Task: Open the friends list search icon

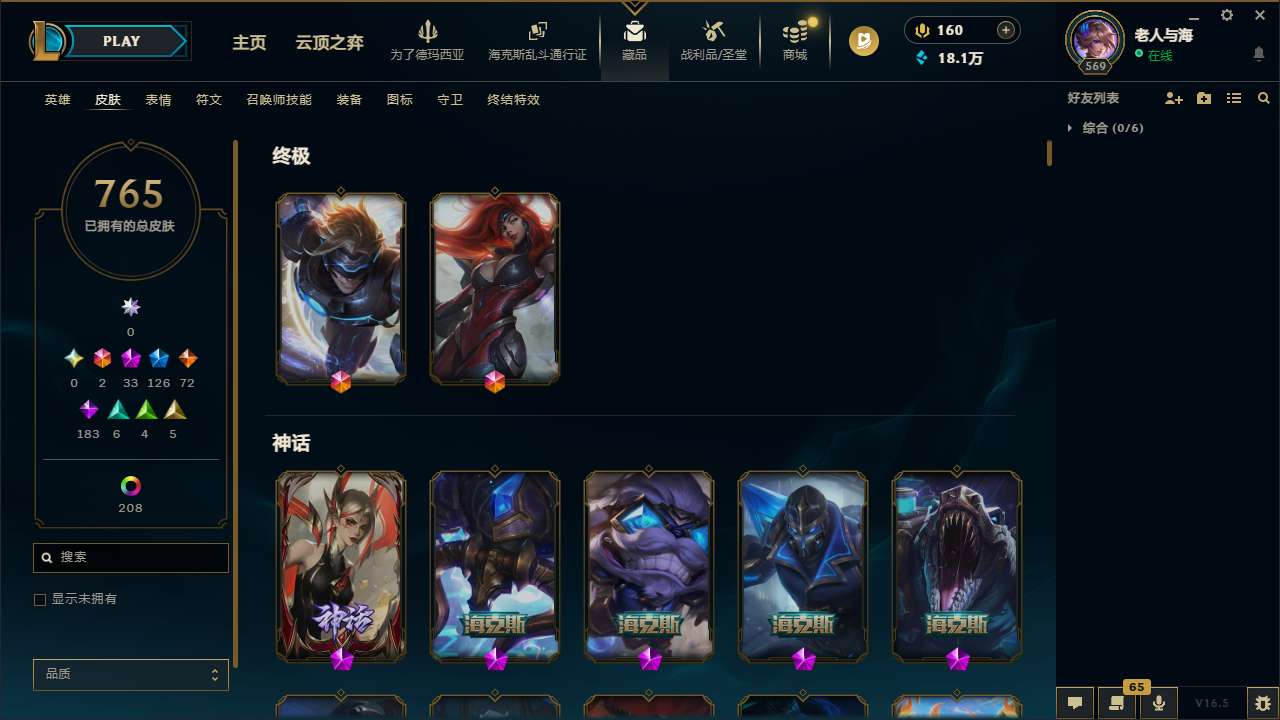Action: tap(1264, 98)
